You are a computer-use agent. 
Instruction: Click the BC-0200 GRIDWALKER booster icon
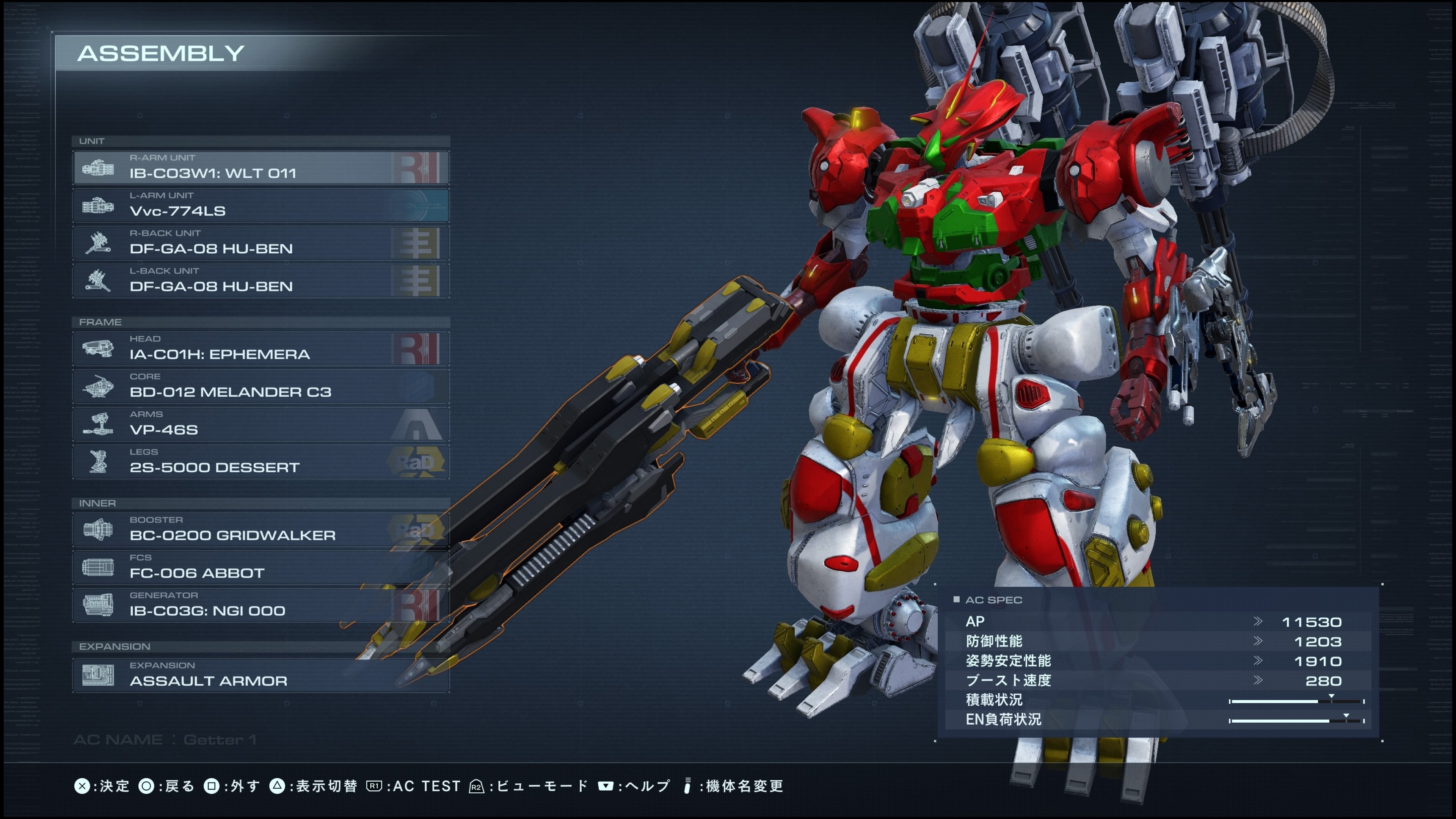[x=97, y=530]
